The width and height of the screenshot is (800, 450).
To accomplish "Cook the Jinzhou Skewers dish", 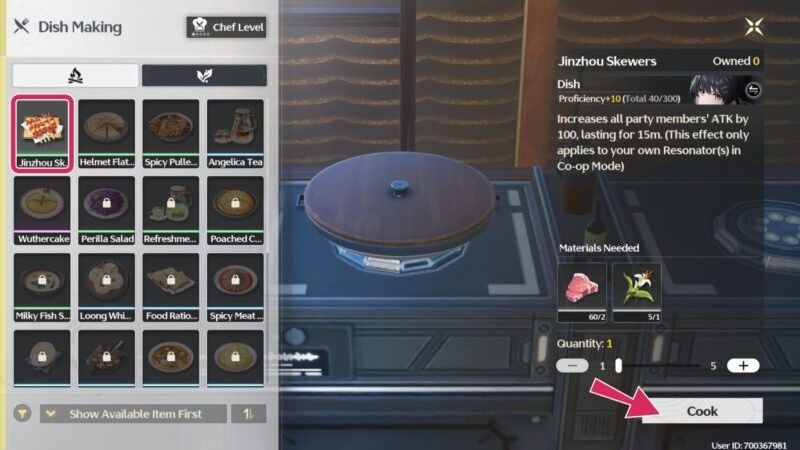I will click(702, 411).
